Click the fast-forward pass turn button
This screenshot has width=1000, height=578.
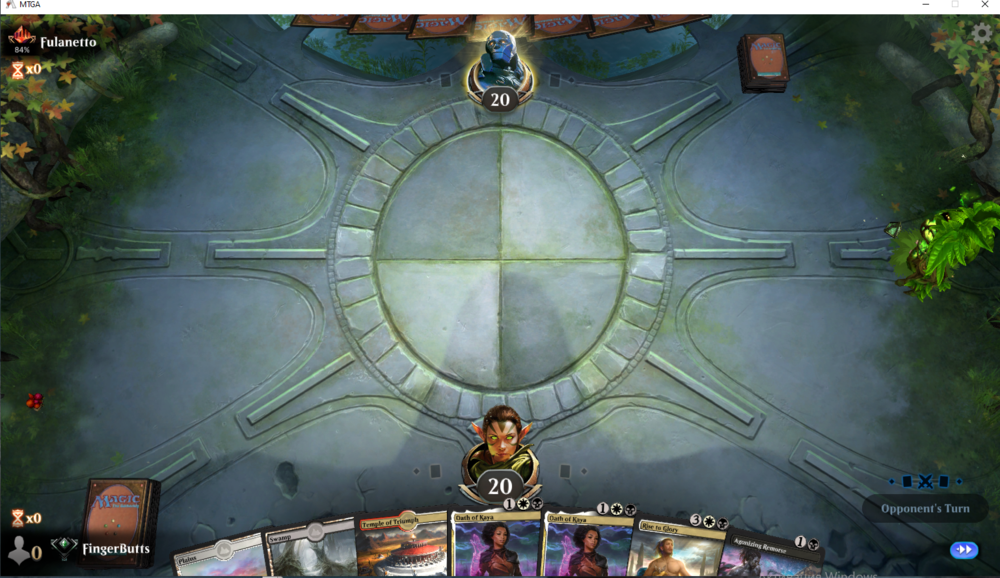[964, 549]
